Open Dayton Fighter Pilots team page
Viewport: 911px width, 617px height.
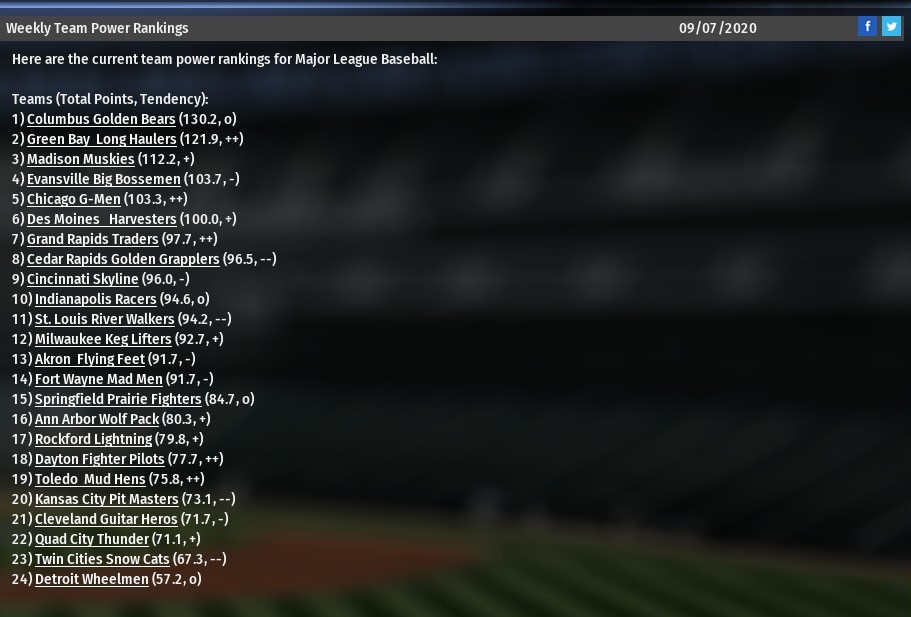tap(99, 459)
